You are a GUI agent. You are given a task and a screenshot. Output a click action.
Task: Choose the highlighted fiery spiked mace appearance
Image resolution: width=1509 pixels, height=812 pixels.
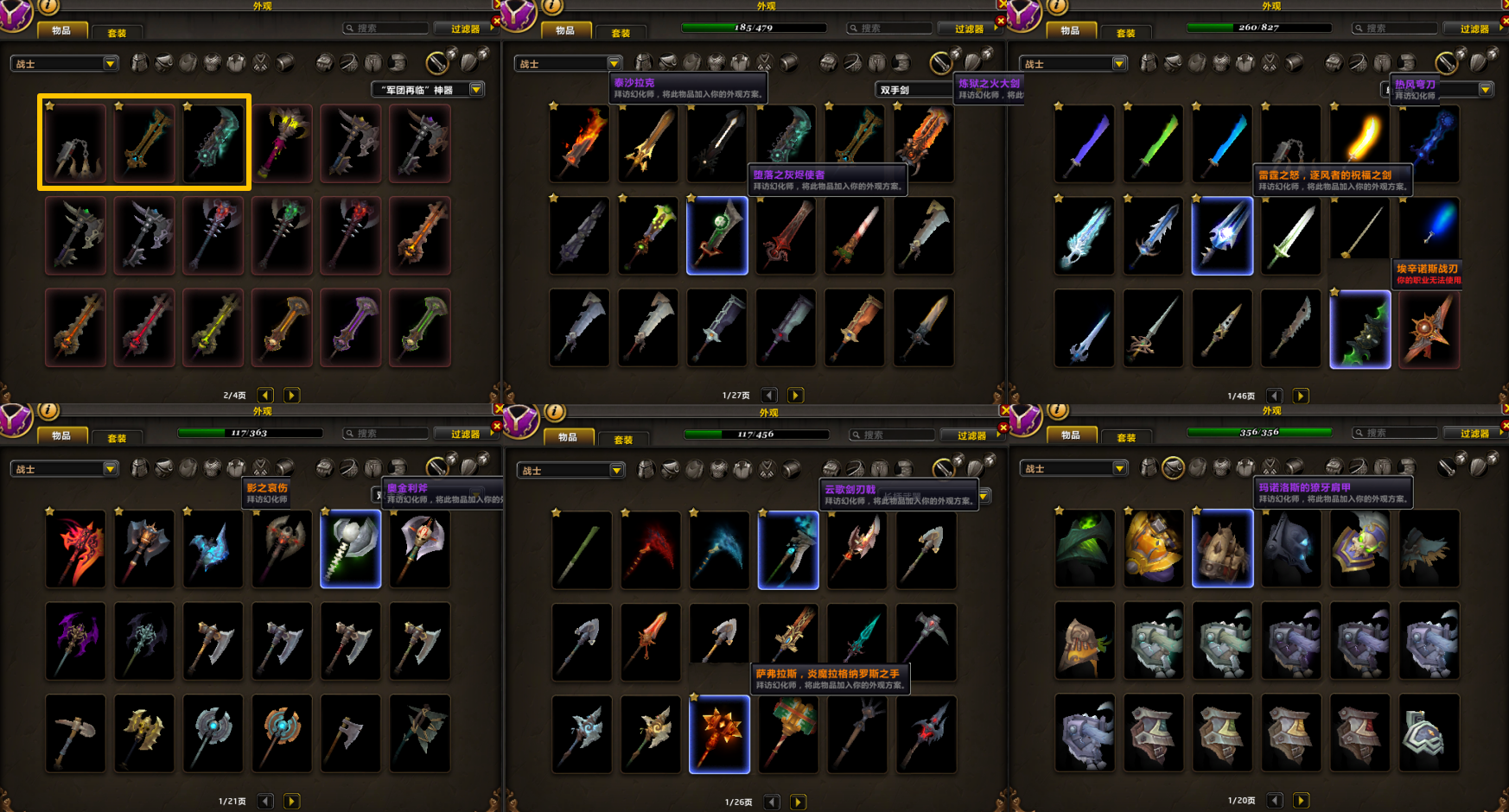[x=719, y=733]
